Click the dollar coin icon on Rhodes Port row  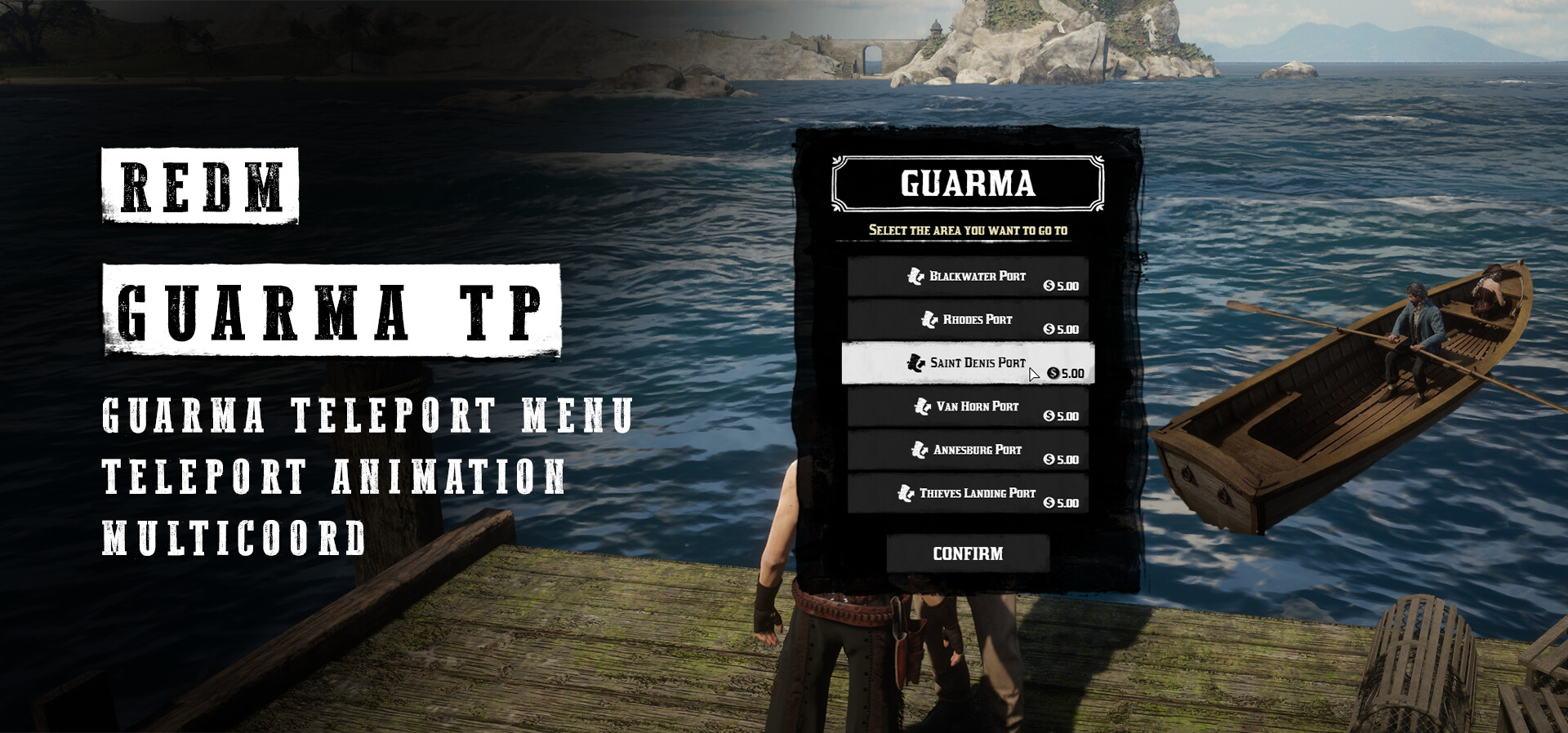click(1049, 330)
